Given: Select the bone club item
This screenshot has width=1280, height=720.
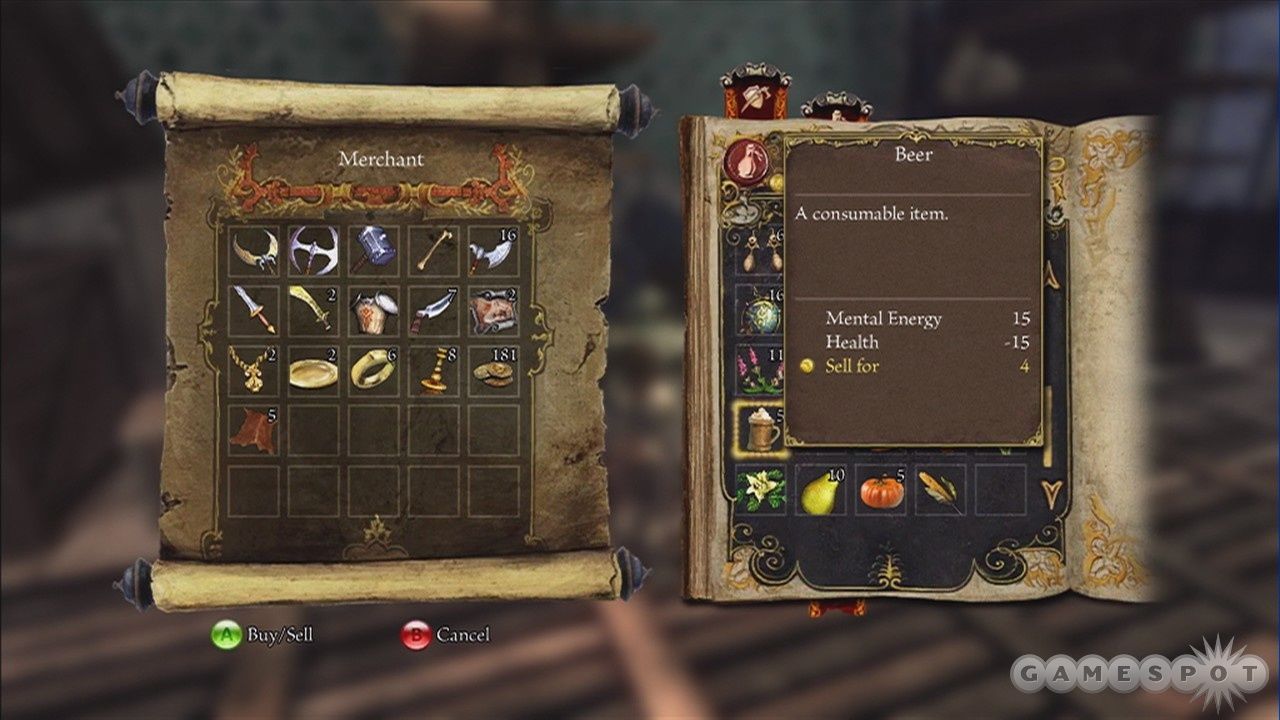Looking at the screenshot, I should click(433, 250).
